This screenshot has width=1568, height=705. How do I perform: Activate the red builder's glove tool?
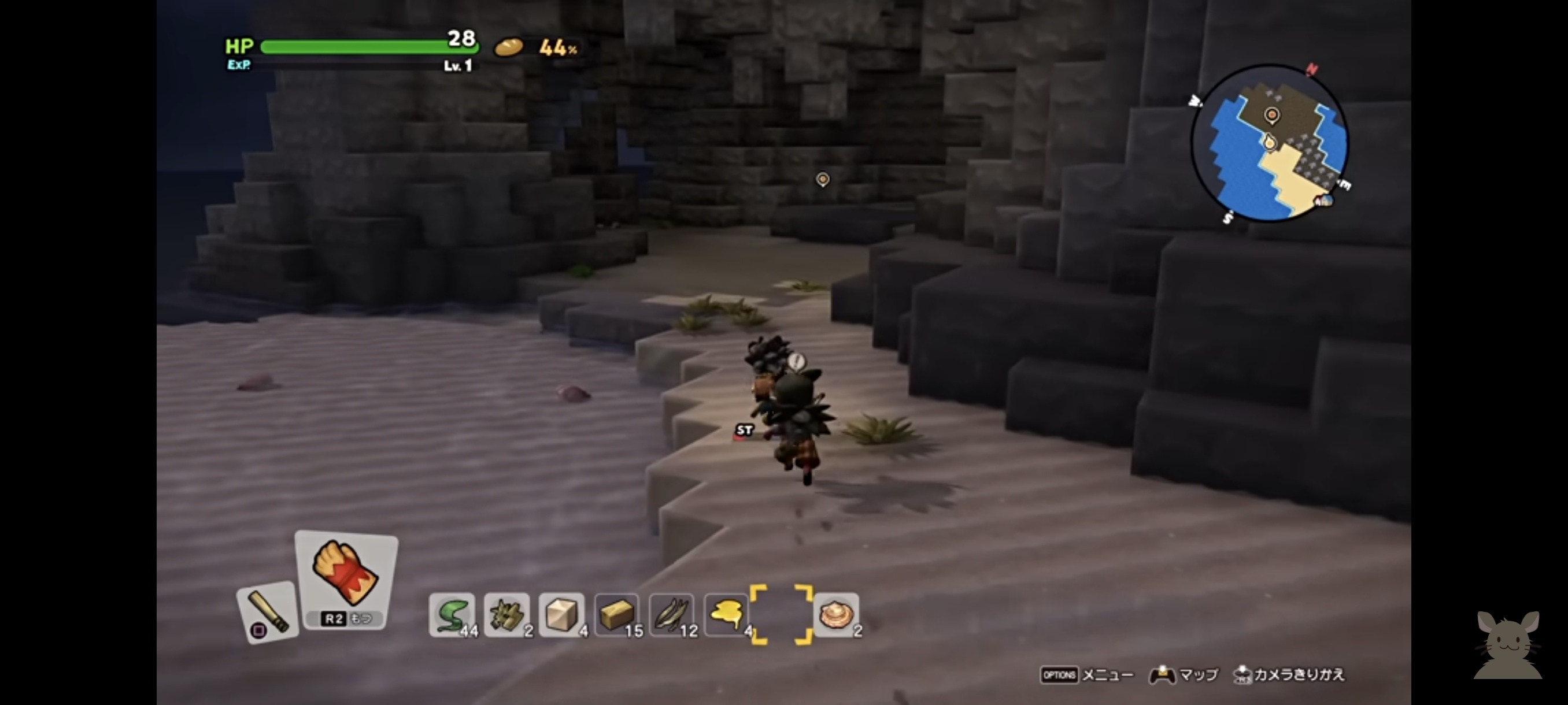(x=346, y=579)
